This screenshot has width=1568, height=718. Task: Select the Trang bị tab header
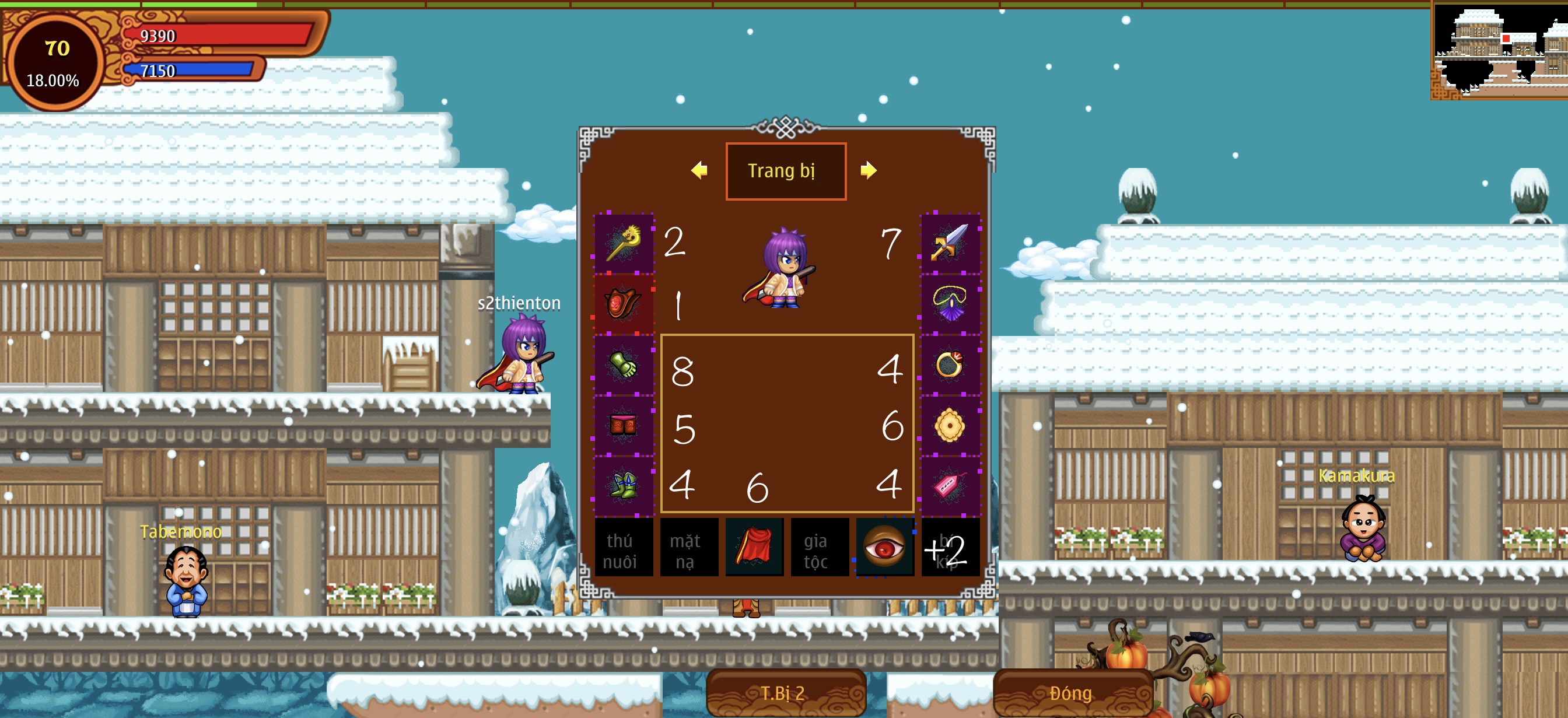point(785,171)
